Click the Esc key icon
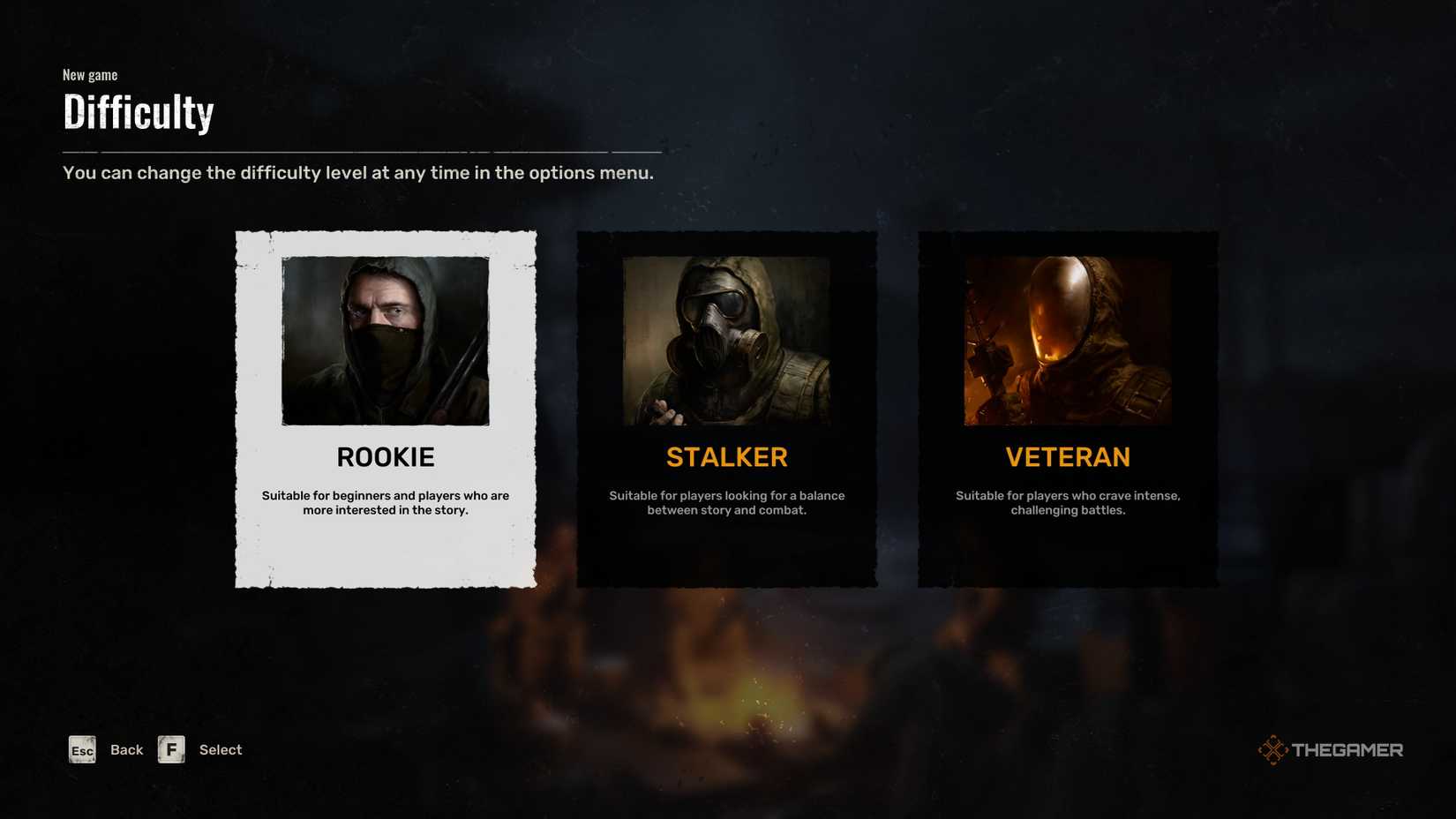Image resolution: width=1456 pixels, height=819 pixels. (81, 749)
